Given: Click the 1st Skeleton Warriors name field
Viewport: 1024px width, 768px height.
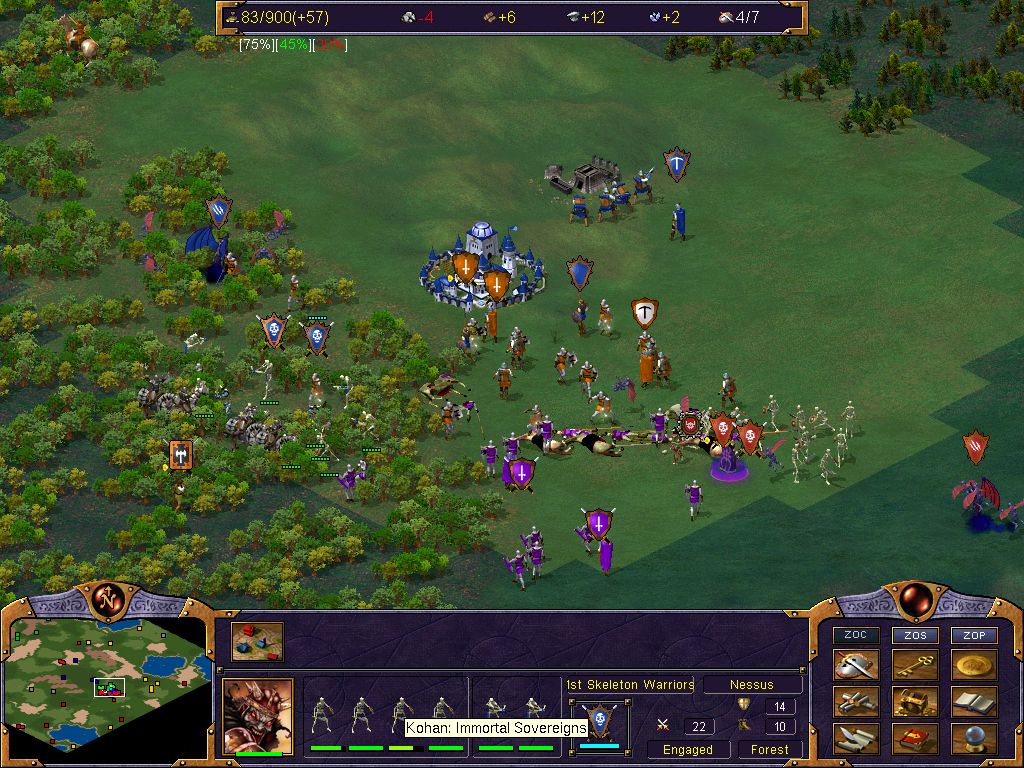Looking at the screenshot, I should 629,685.
